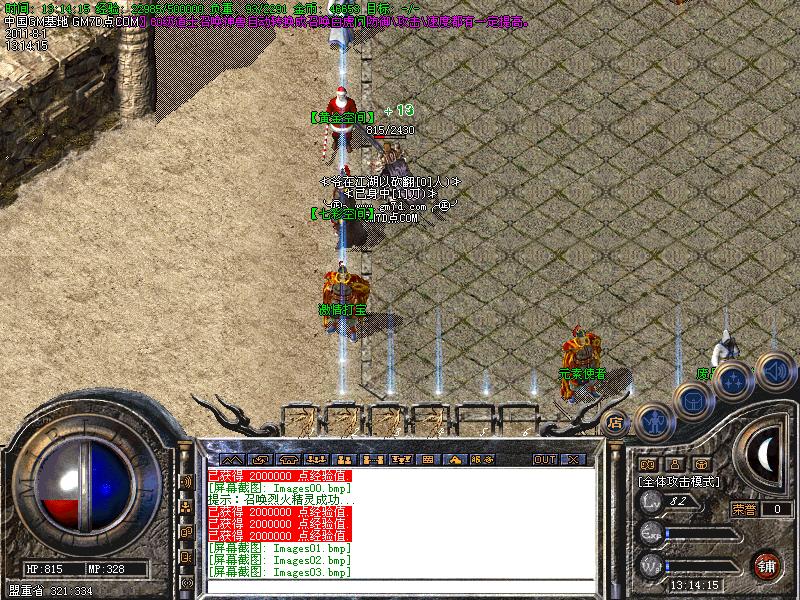The height and width of the screenshot is (600, 800).
Task: Click the 荣誉 honor button
Action: pyautogui.click(x=744, y=509)
